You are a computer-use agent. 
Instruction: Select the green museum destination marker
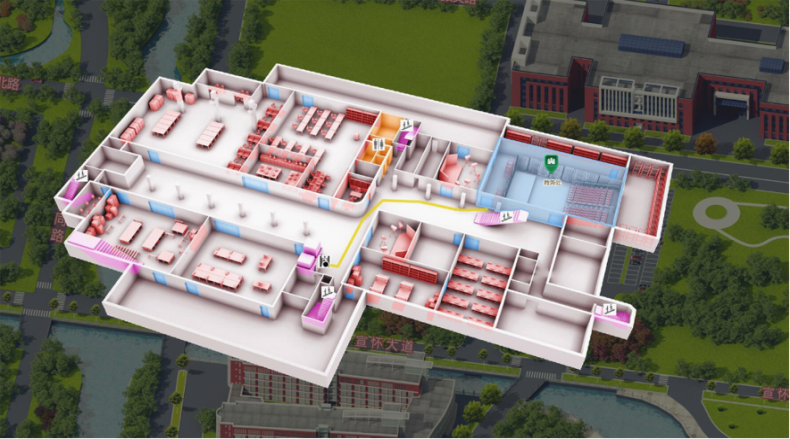(549, 162)
